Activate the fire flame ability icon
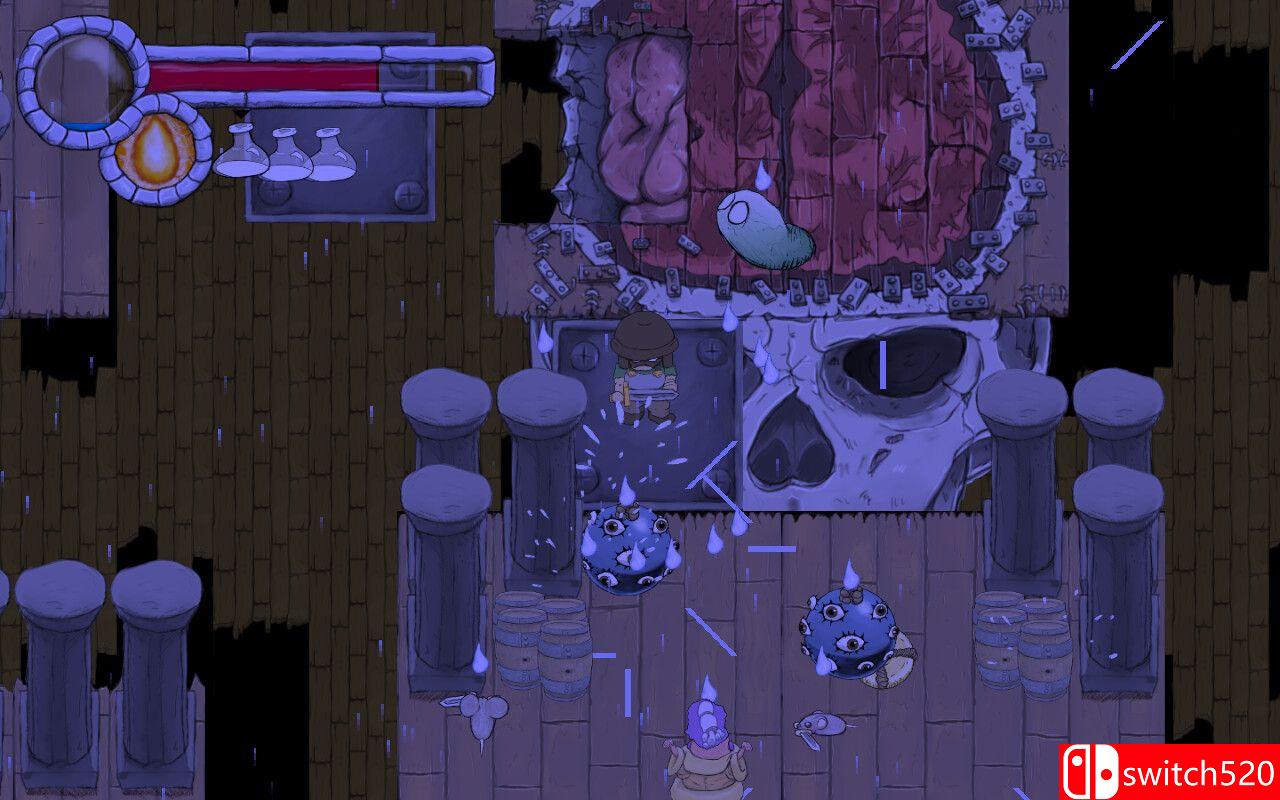Screen dimensions: 1280x800 (155, 149)
